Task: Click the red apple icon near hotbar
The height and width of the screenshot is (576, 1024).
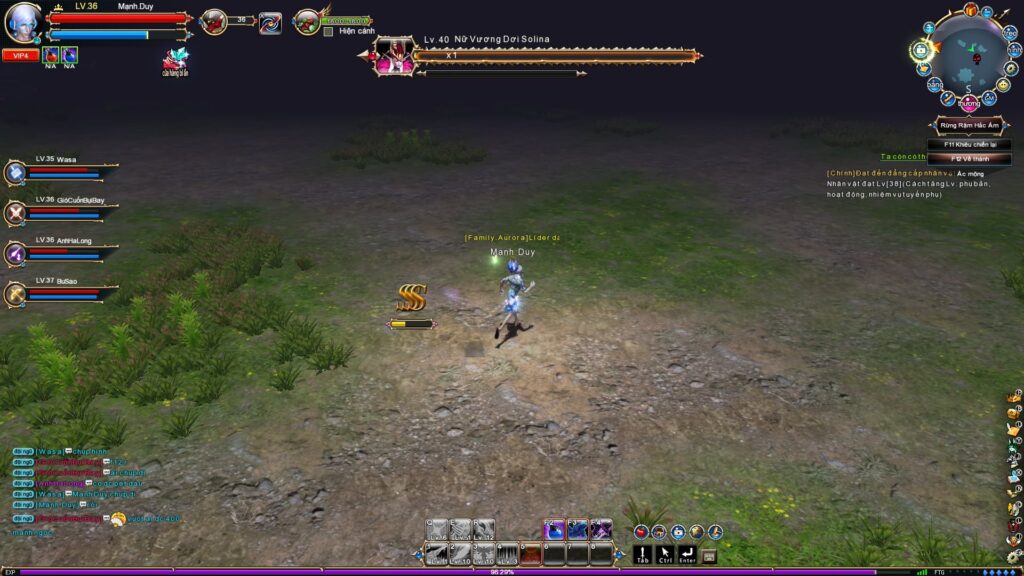Action: [641, 532]
